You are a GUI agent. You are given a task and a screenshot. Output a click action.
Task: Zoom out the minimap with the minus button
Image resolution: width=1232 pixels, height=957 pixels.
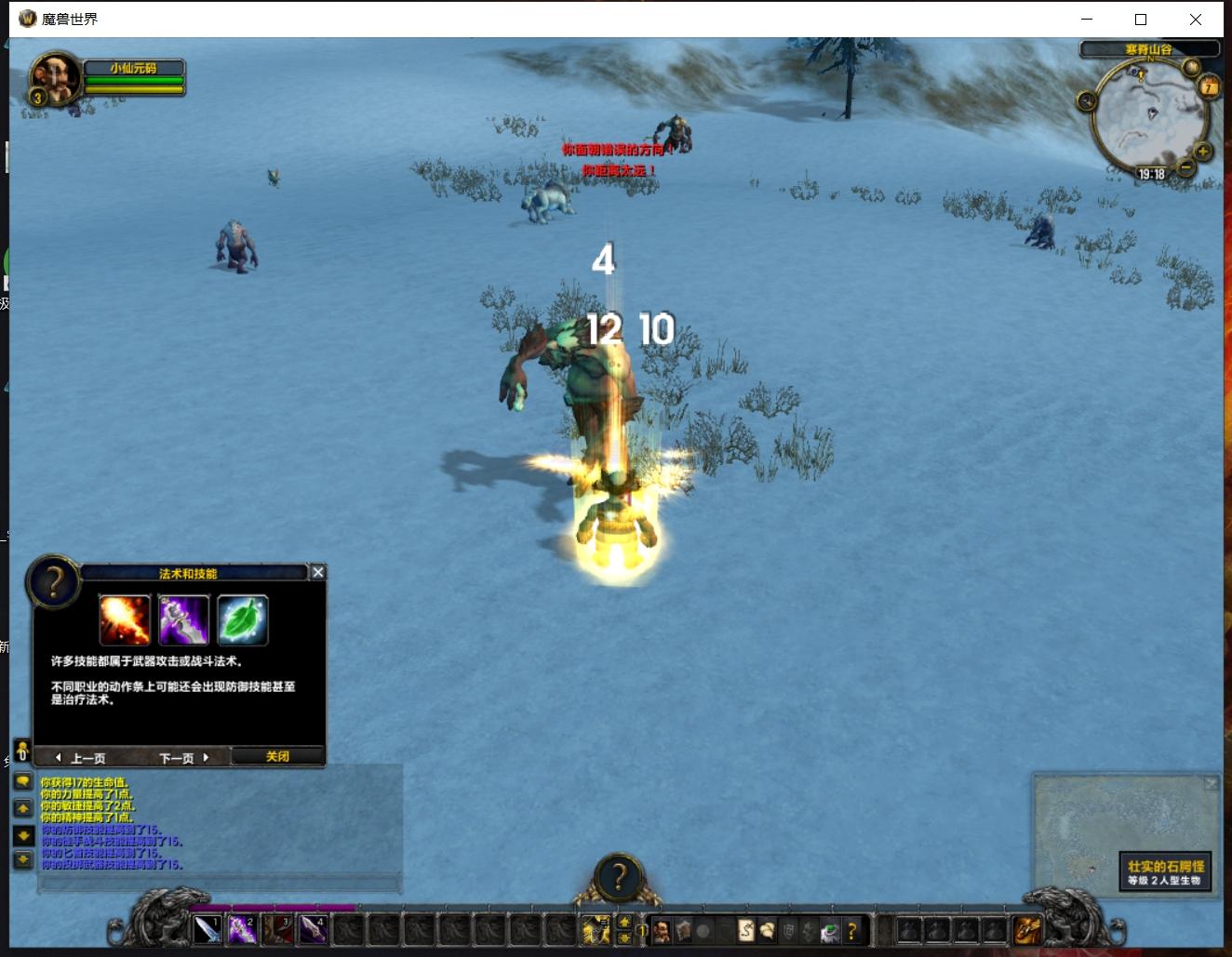pyautogui.click(x=1185, y=167)
